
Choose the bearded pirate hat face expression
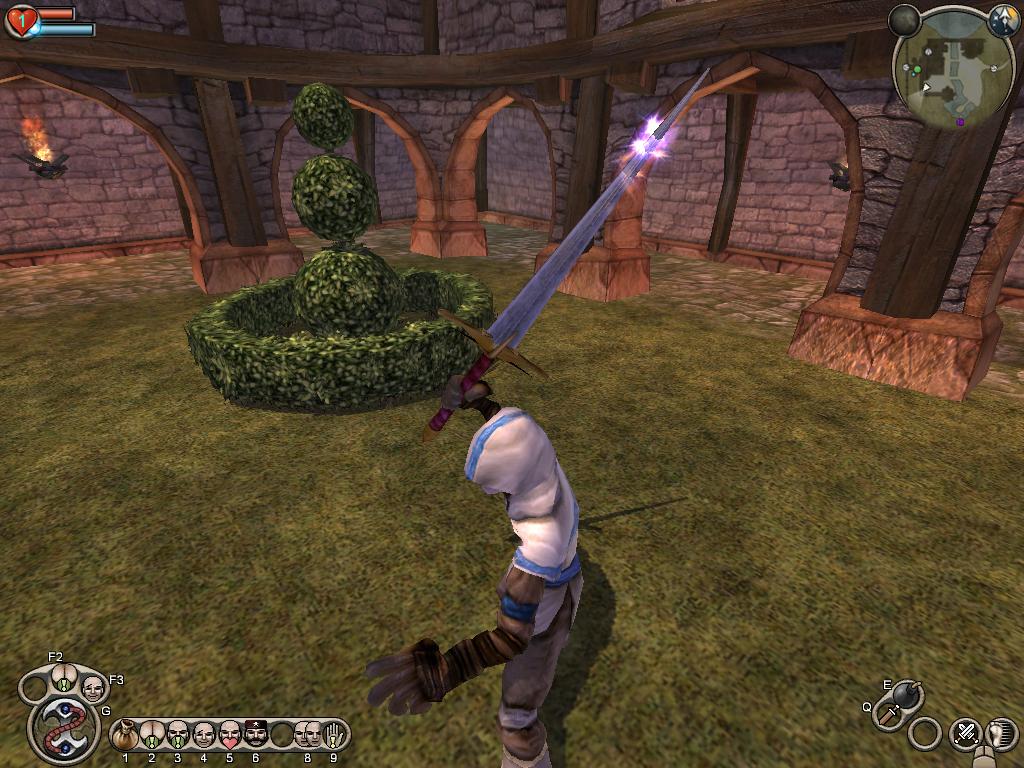[x=255, y=736]
